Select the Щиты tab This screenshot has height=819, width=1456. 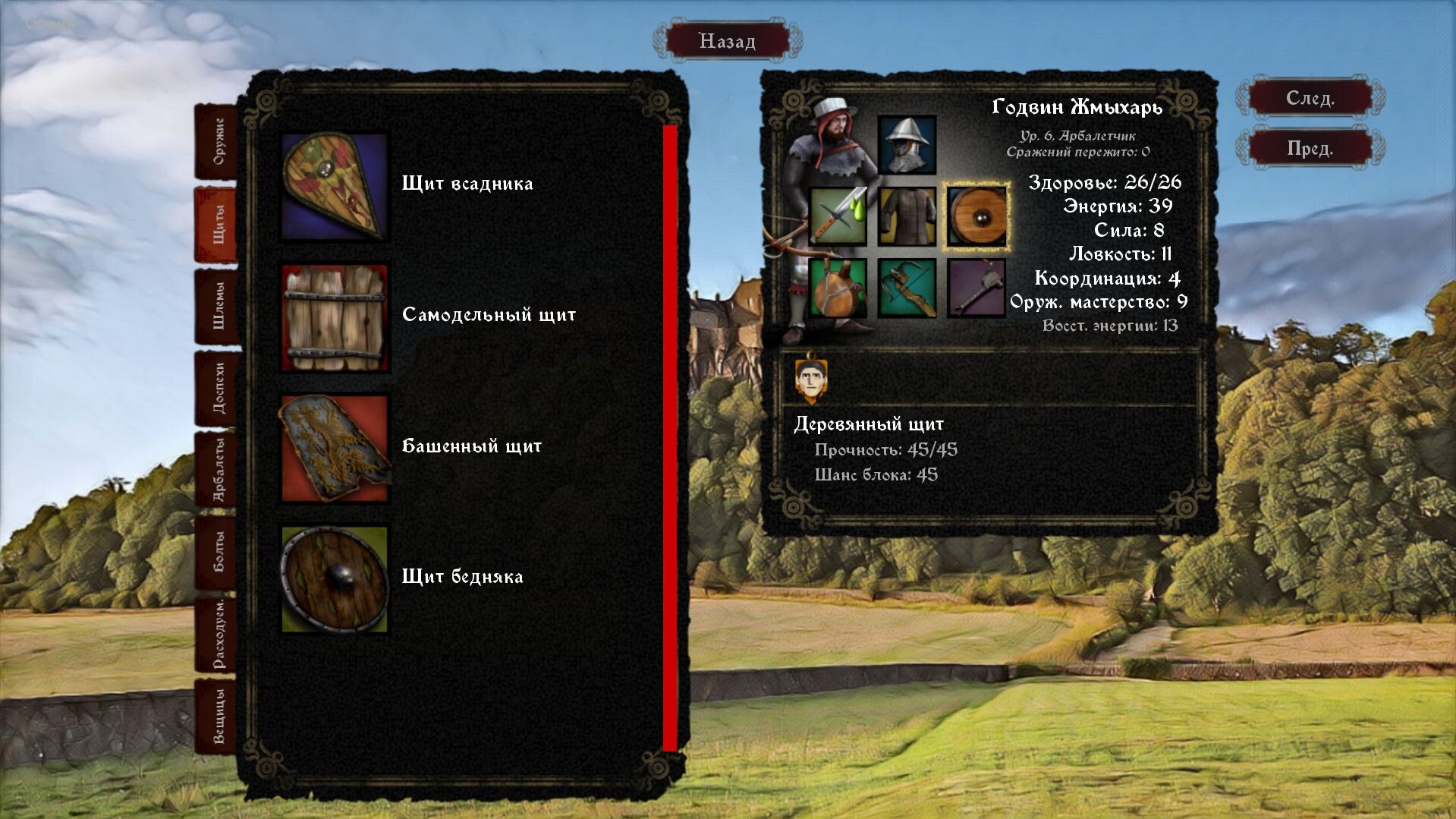coord(218,224)
